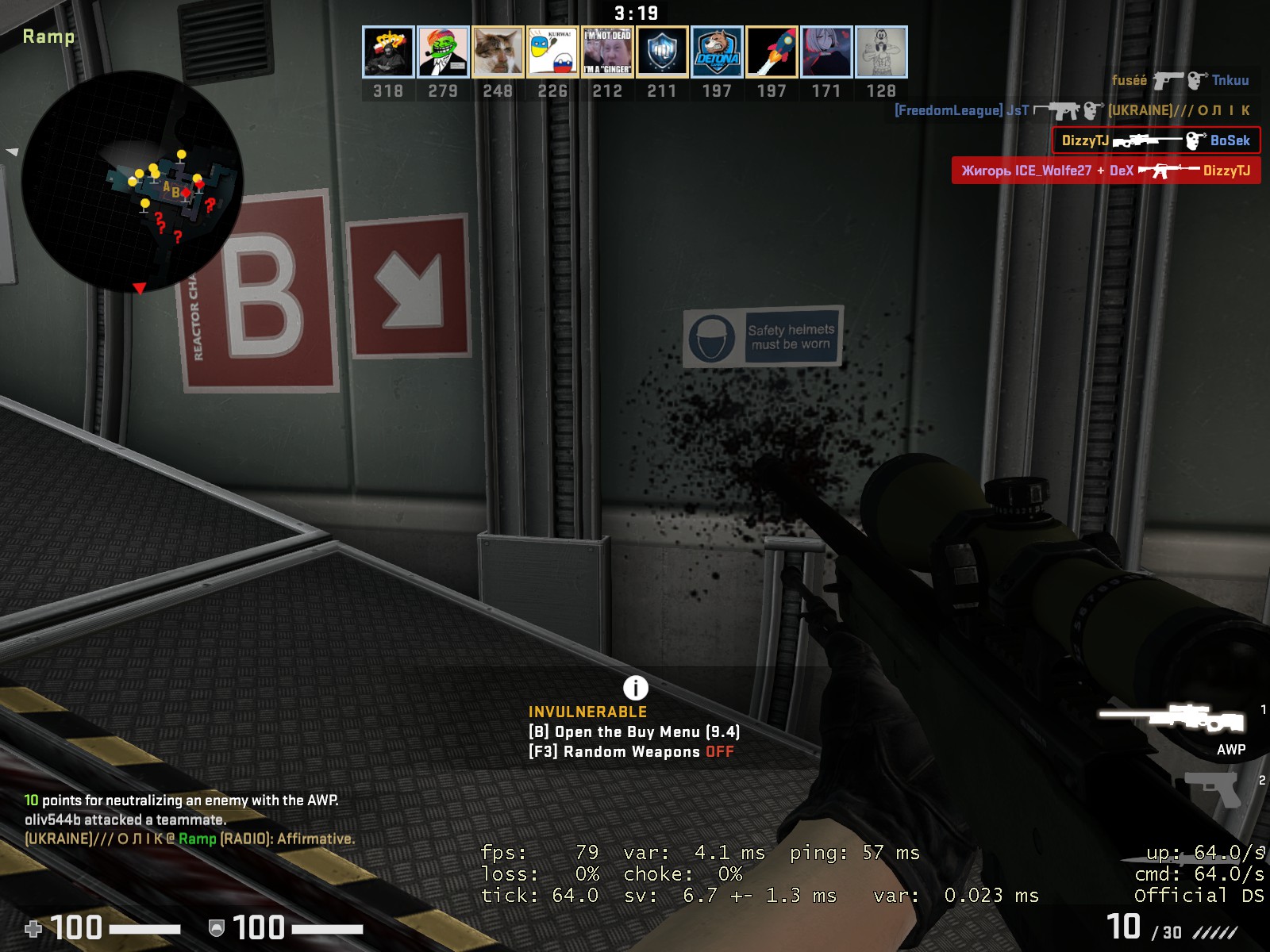Viewport: 1270px width, 952px height.
Task: Choose the anime character avatar with 171 points
Action: [x=826, y=52]
